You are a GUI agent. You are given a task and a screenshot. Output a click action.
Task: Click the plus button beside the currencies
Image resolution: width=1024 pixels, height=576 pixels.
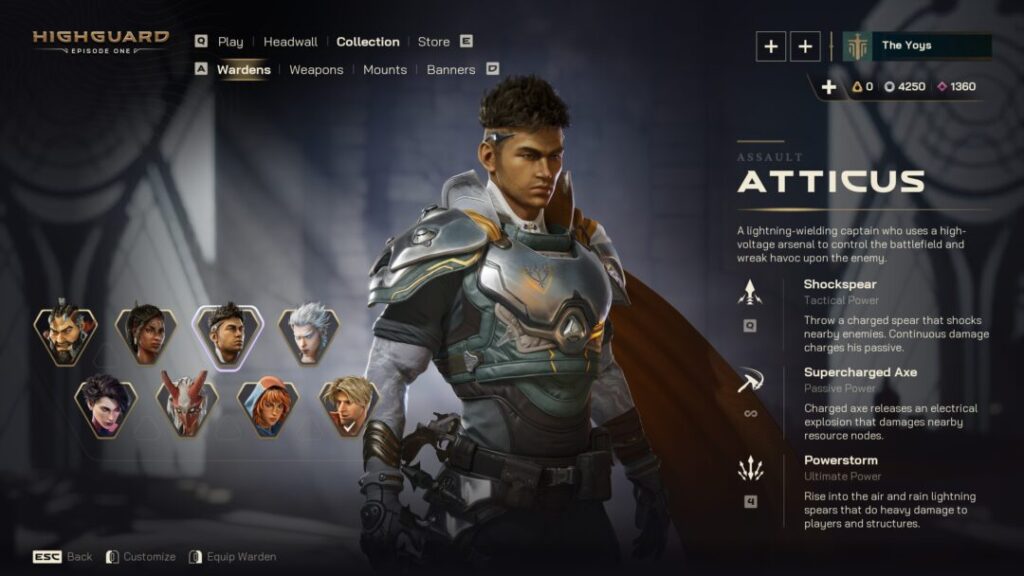(x=828, y=87)
